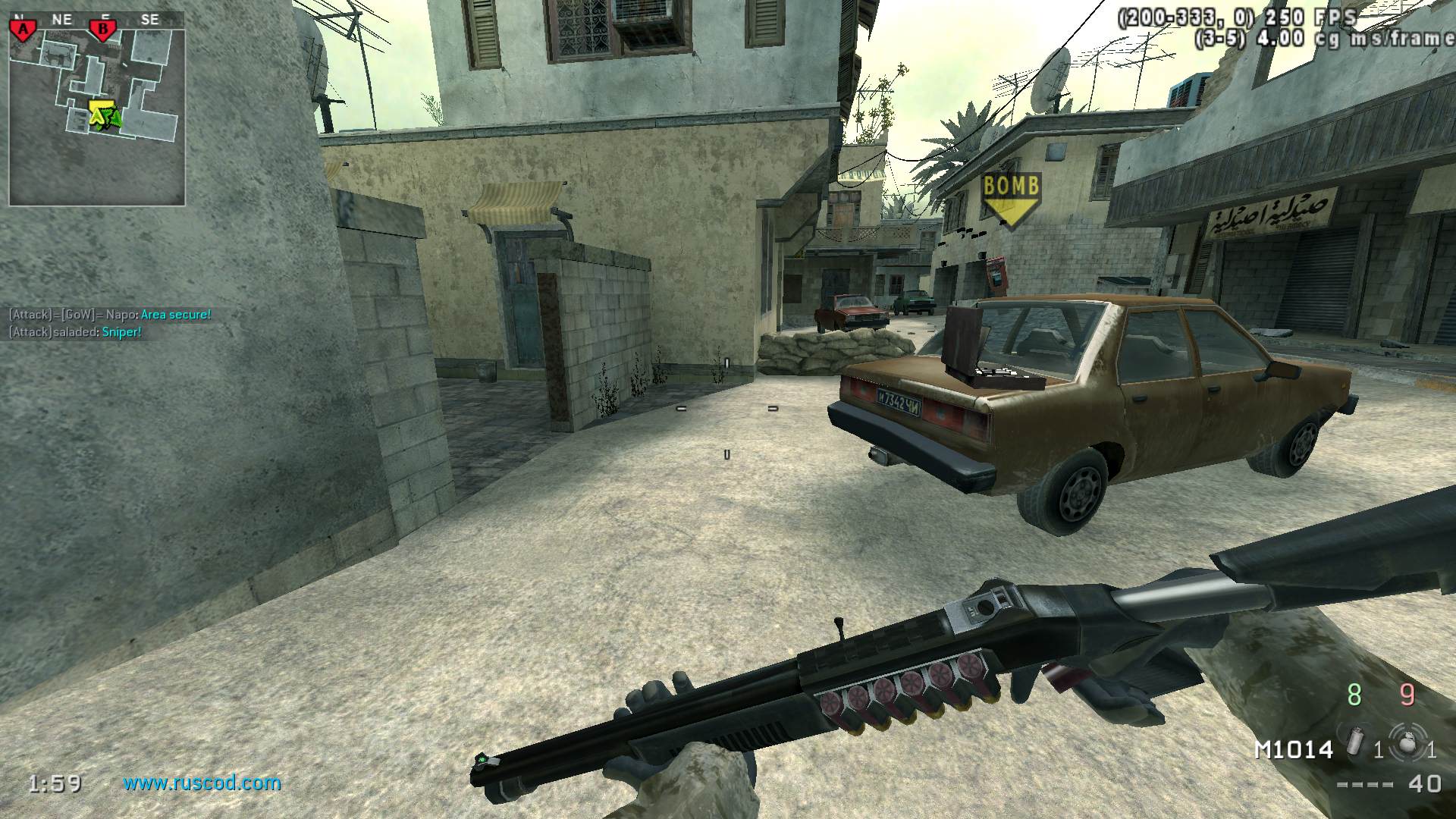Select the special grenade canister icon
Image resolution: width=1456 pixels, height=819 pixels.
(x=1357, y=741)
